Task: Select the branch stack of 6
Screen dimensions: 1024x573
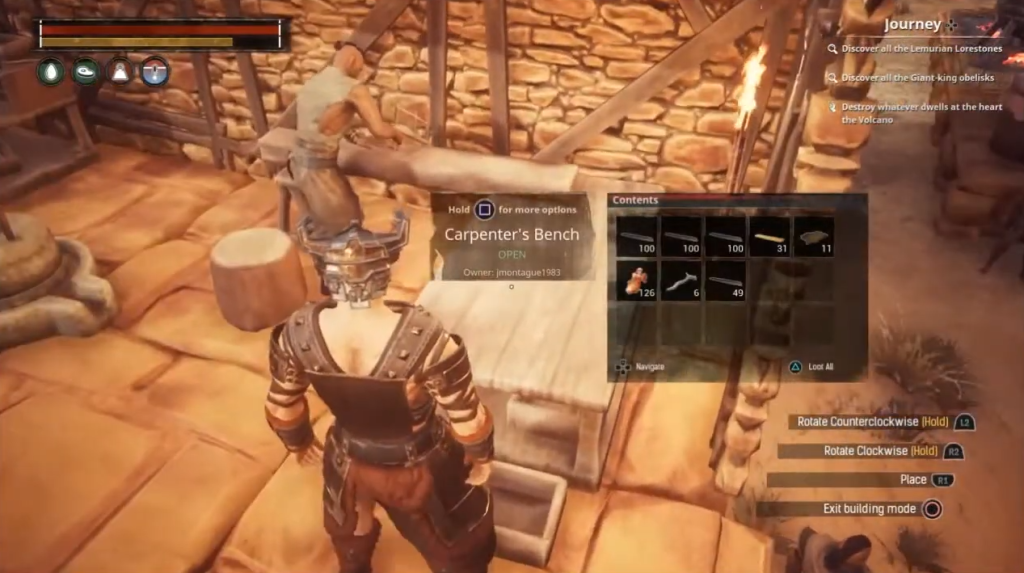Action: click(681, 281)
